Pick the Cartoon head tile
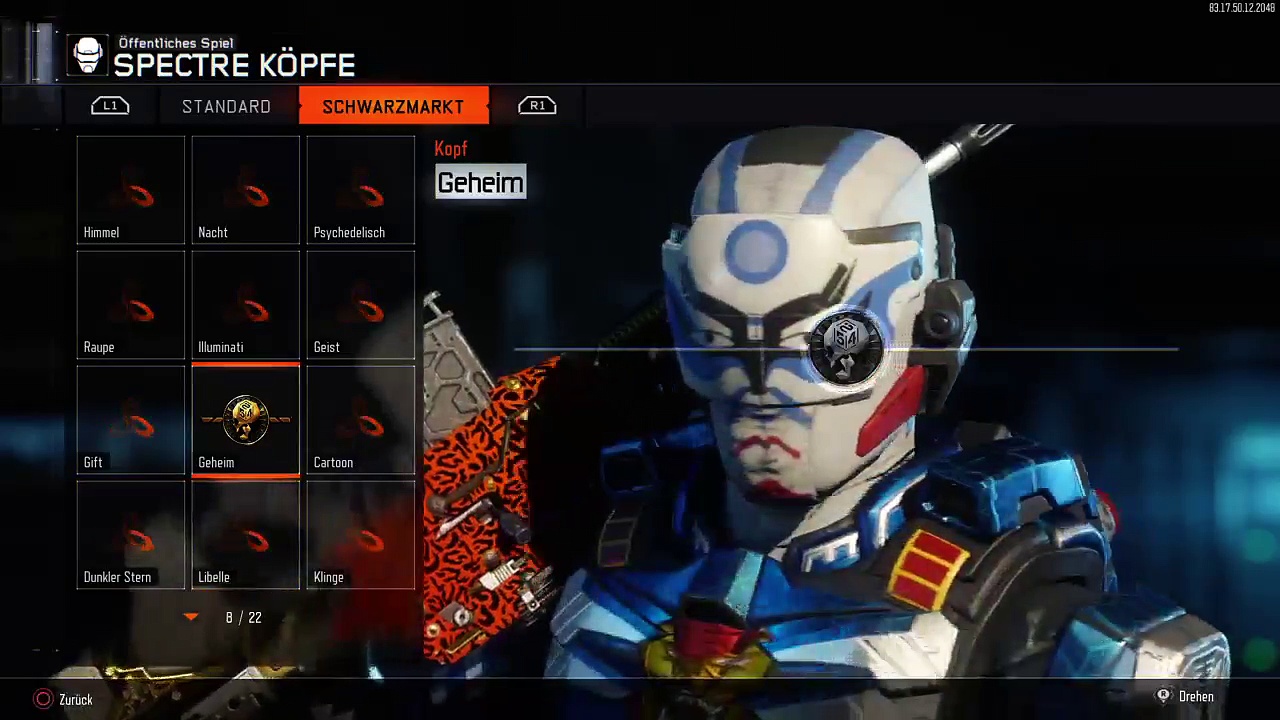The width and height of the screenshot is (1280, 720). pos(361,420)
